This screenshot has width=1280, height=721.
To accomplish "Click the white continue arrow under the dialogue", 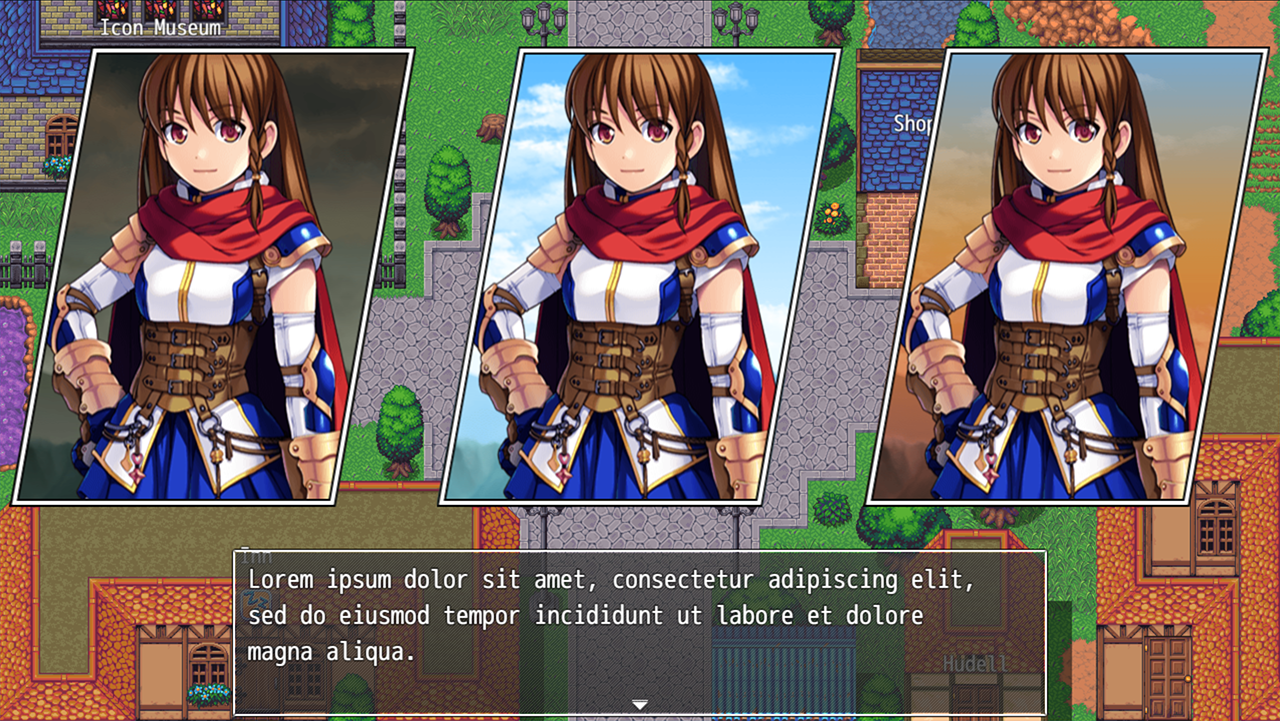I will click(640, 705).
